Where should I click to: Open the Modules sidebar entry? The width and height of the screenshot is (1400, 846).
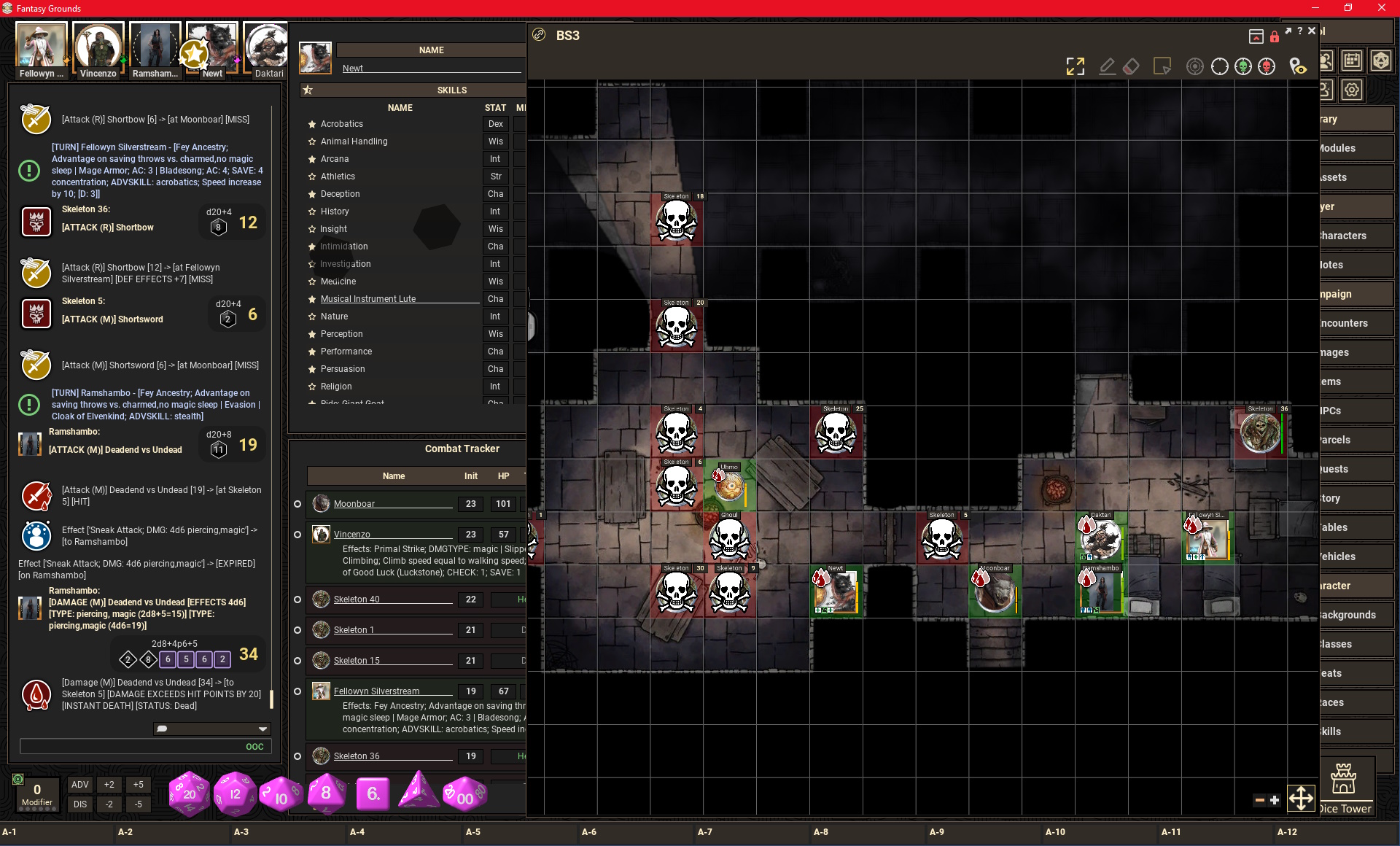point(1355,148)
